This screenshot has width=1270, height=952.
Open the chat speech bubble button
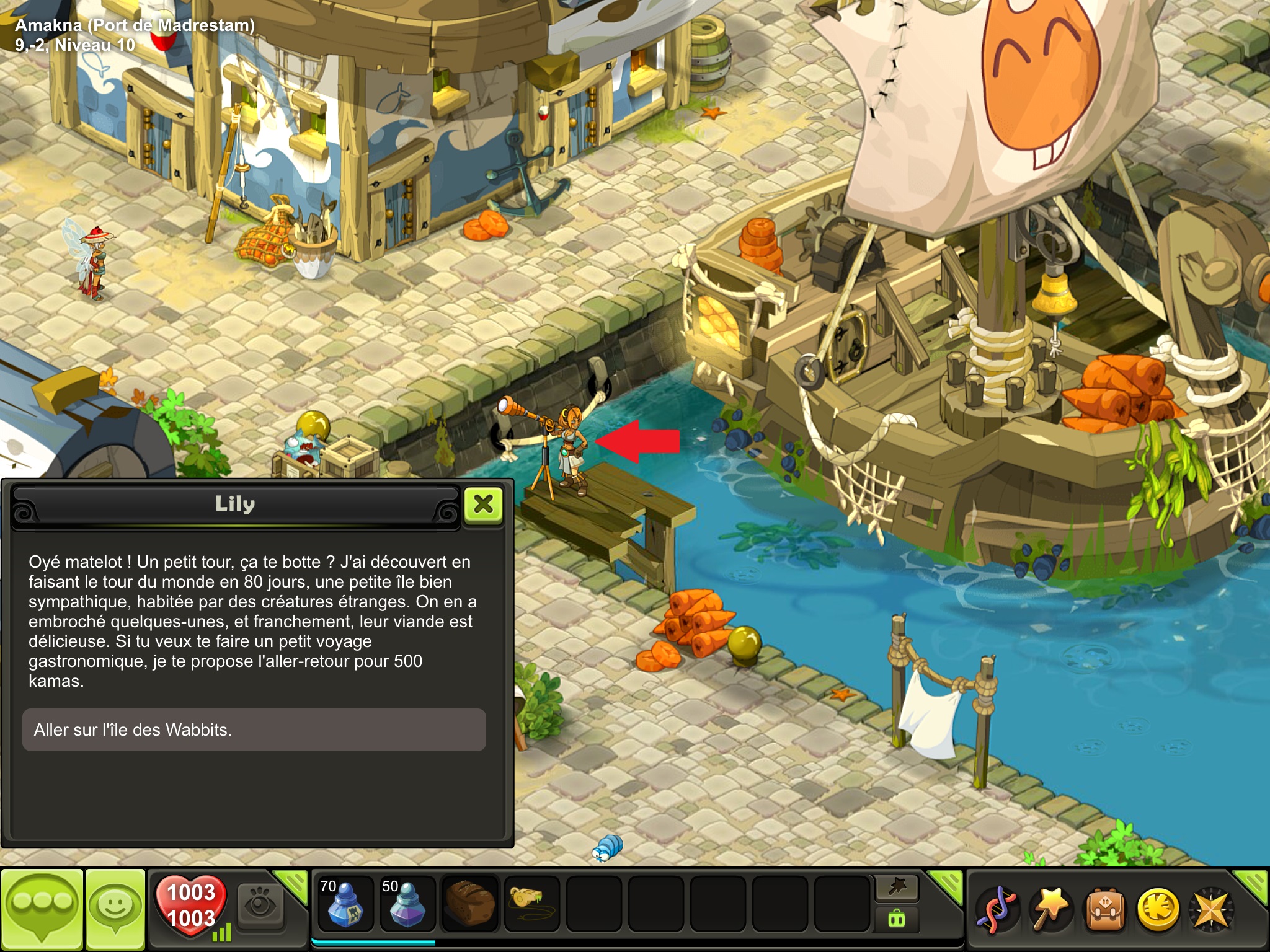[42, 909]
